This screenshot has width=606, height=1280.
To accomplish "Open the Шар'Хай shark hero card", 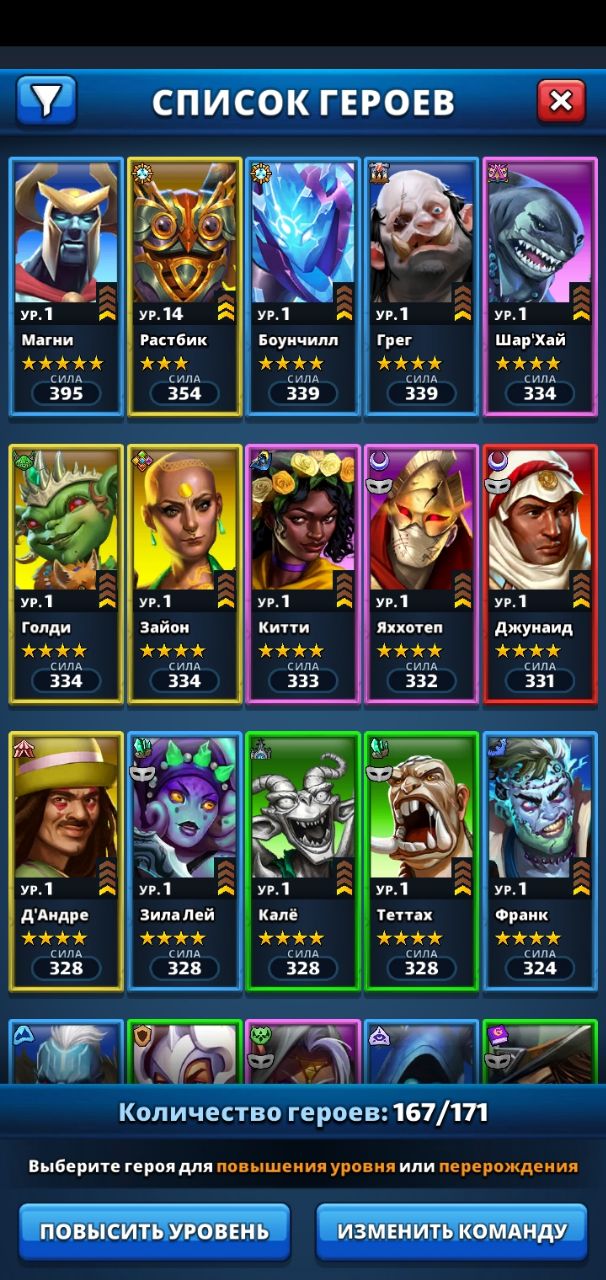I will tap(538, 286).
